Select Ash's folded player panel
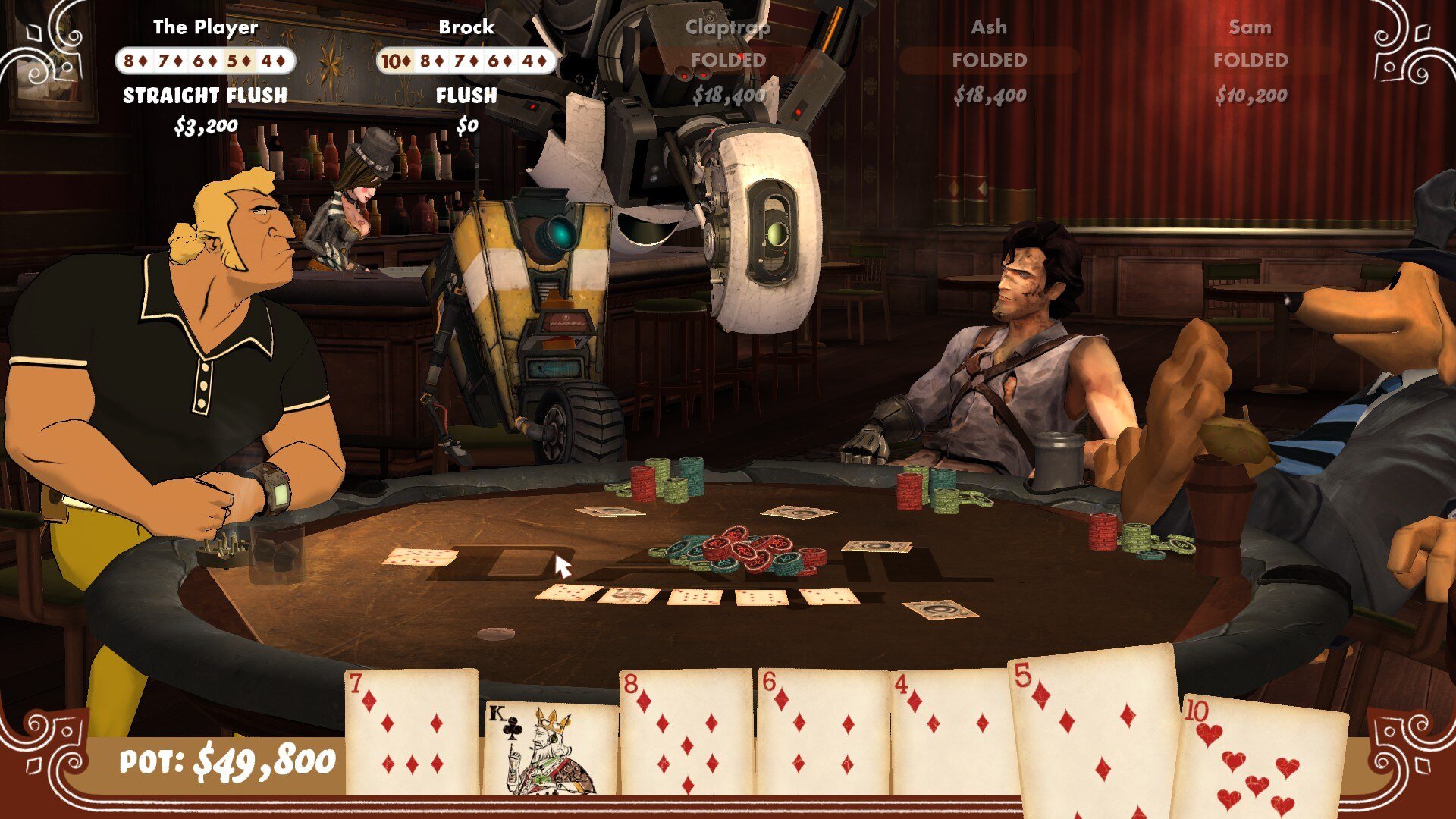1456x819 pixels. pos(989,61)
